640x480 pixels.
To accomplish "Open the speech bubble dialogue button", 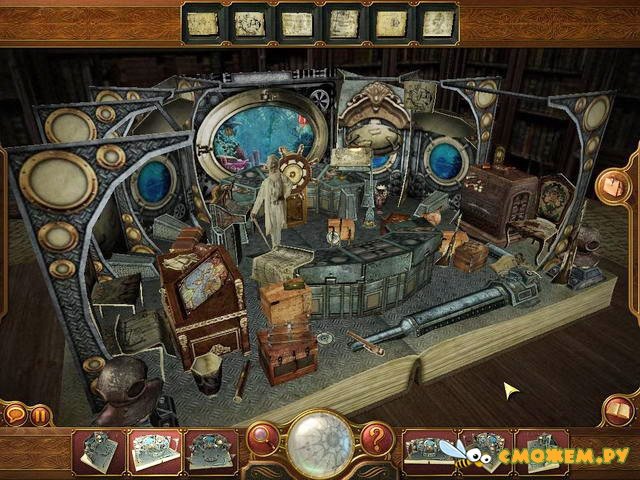I will [x=14, y=412].
